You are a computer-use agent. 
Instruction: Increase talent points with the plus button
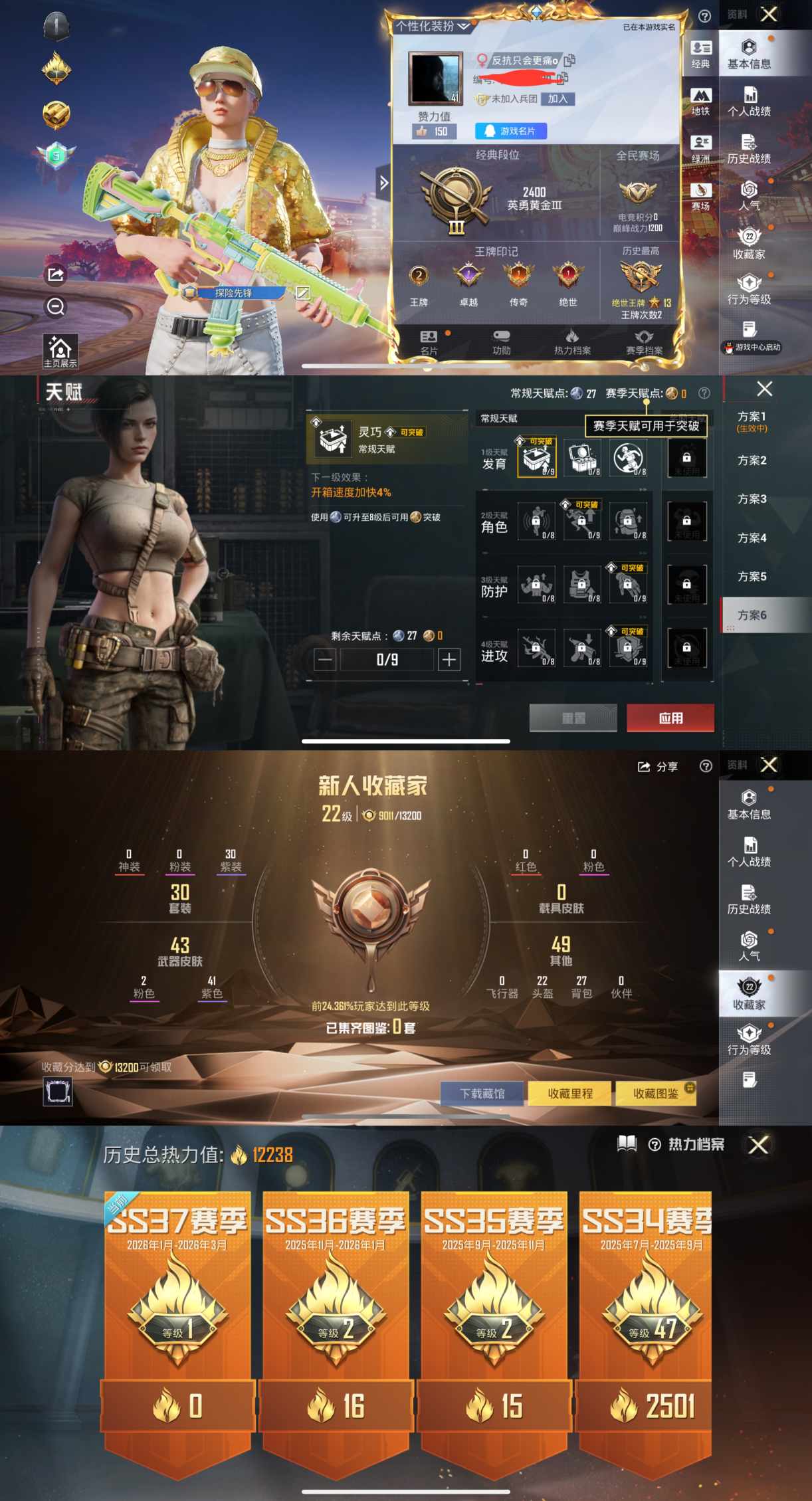click(x=449, y=660)
